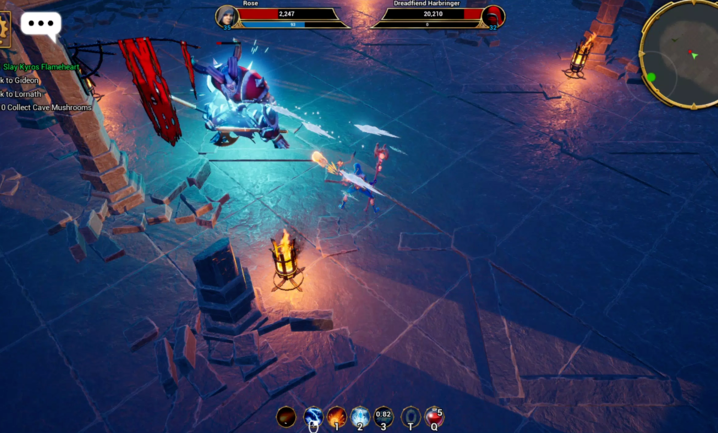Open the chat speech bubble
This screenshot has height=433, width=718.
pos(41,24)
